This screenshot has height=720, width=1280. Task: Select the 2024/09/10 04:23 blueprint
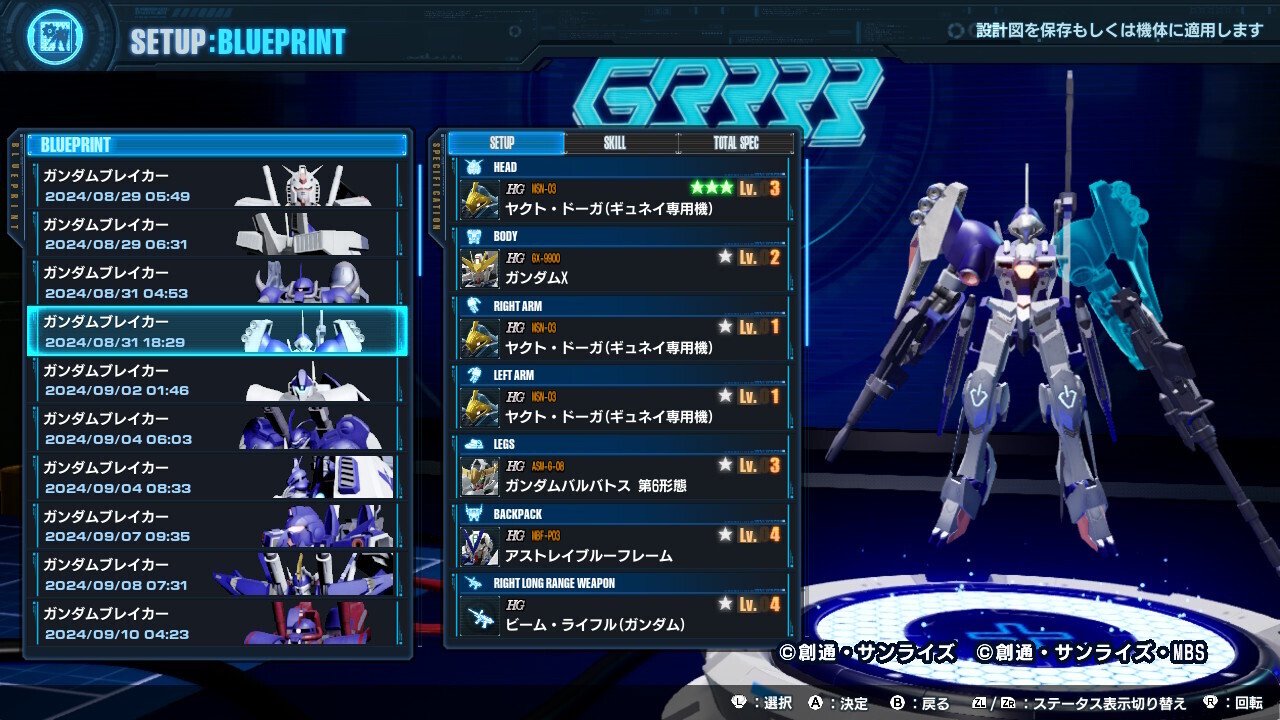click(x=216, y=623)
